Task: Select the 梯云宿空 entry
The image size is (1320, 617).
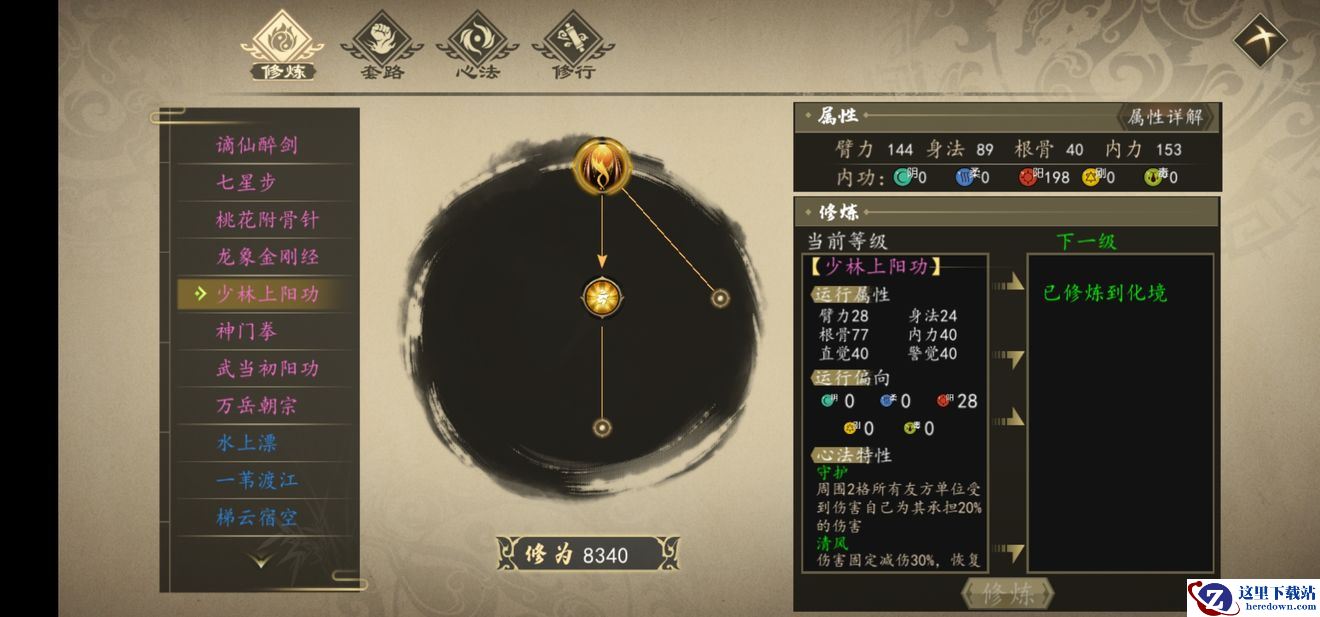Action: point(257,516)
